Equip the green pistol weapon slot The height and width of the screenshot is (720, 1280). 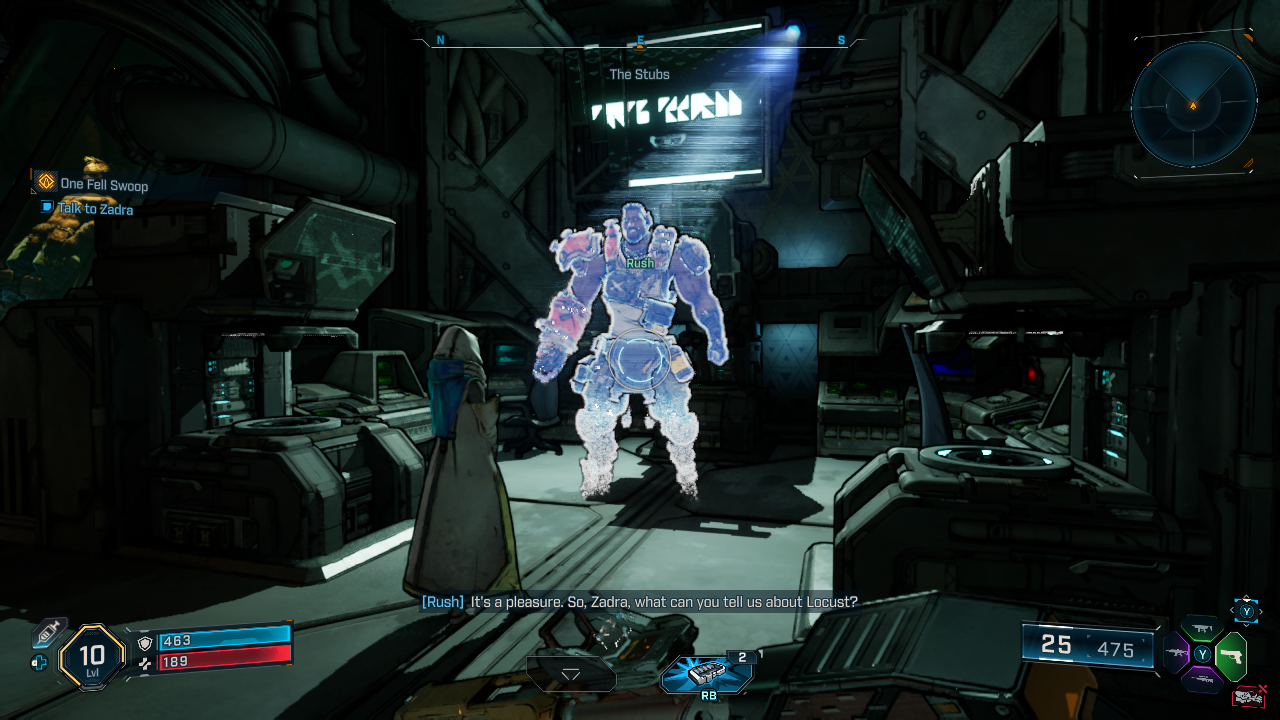(1232, 655)
